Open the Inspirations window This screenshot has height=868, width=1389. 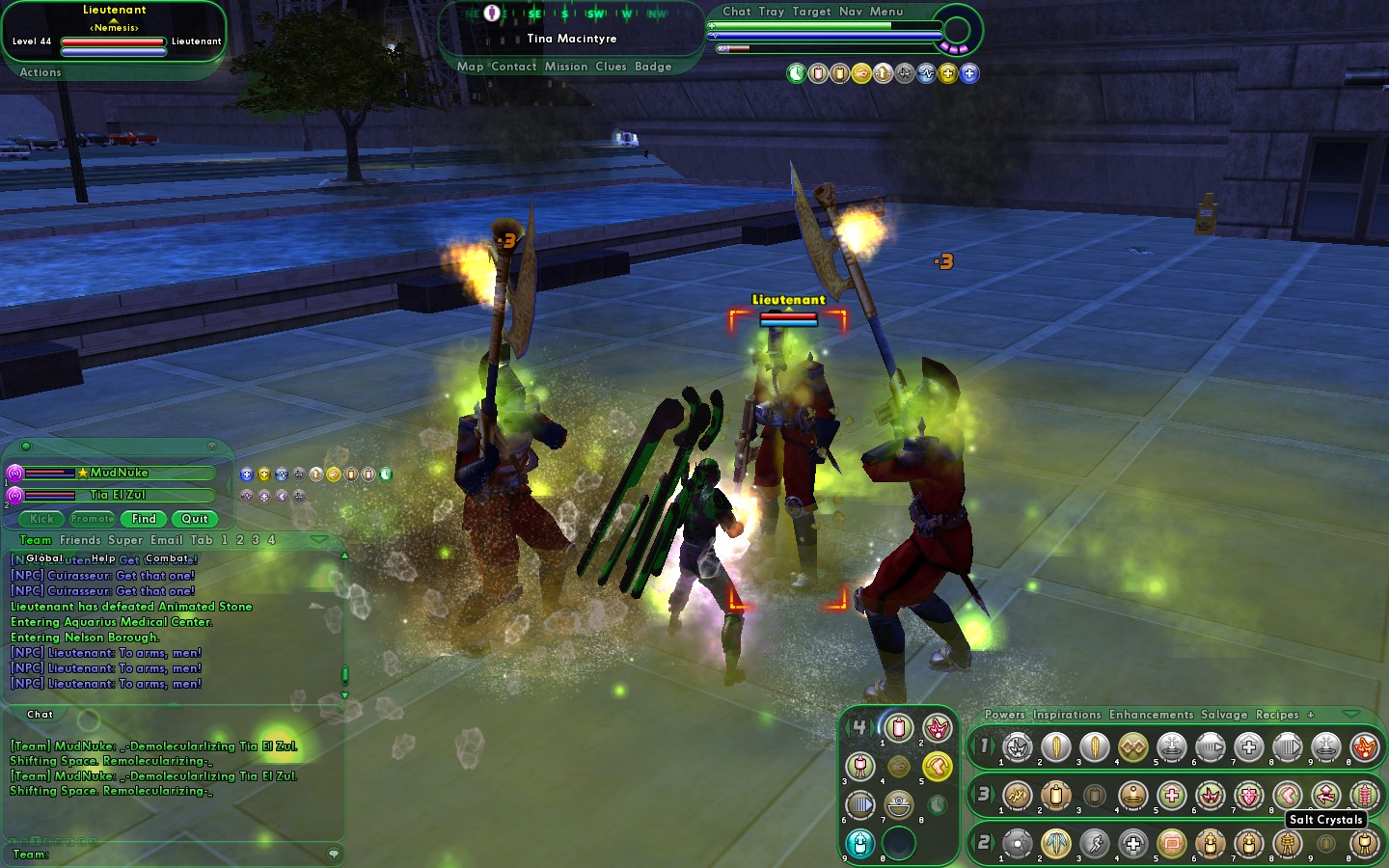tap(1066, 715)
